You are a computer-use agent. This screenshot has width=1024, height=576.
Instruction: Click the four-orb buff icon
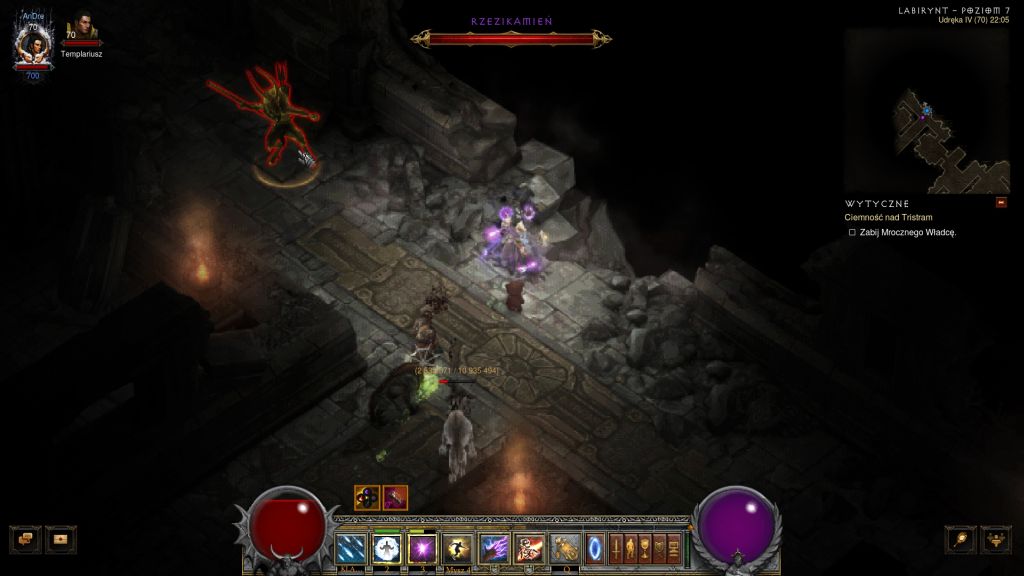tap(367, 497)
